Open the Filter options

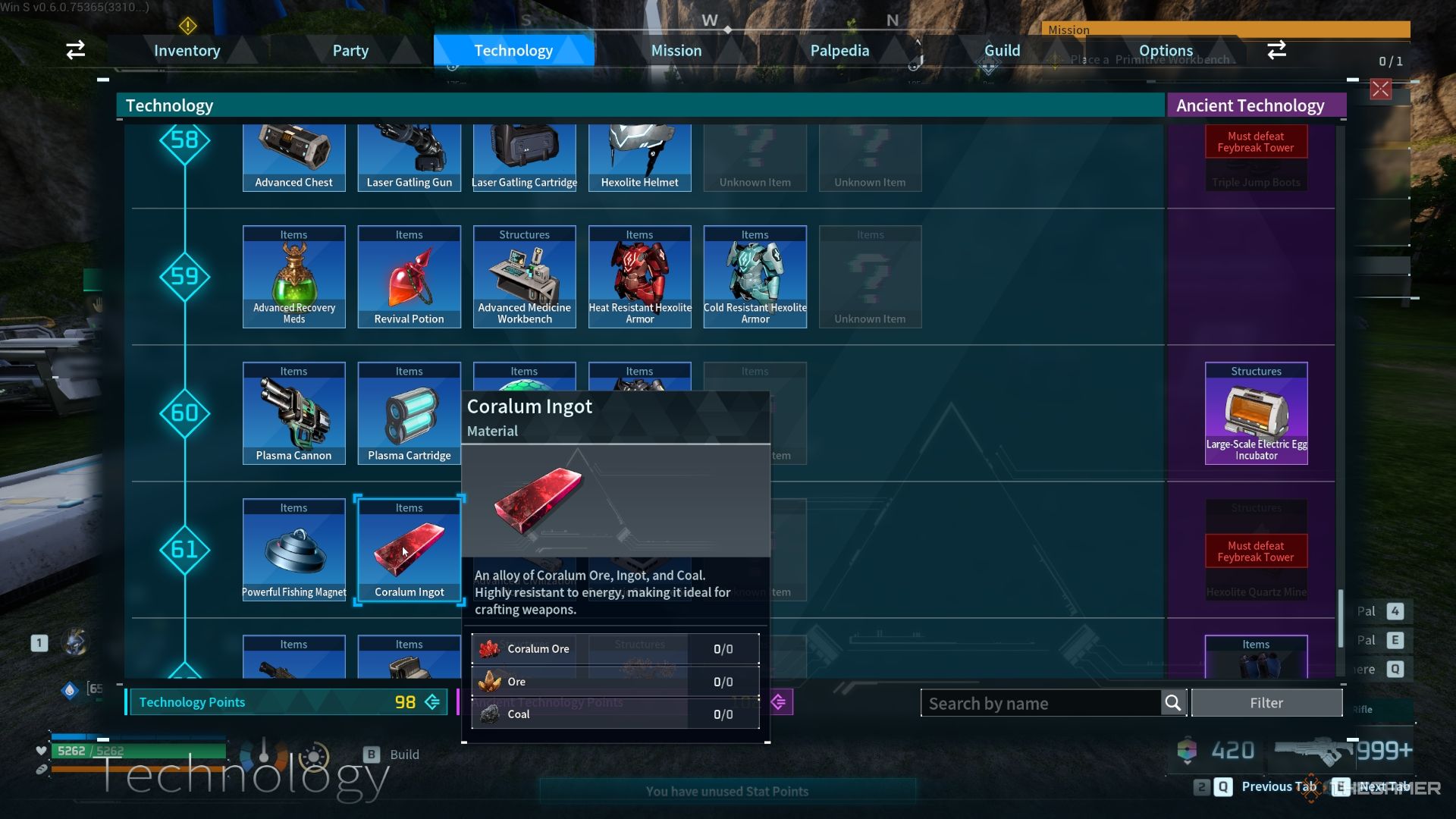click(1266, 703)
